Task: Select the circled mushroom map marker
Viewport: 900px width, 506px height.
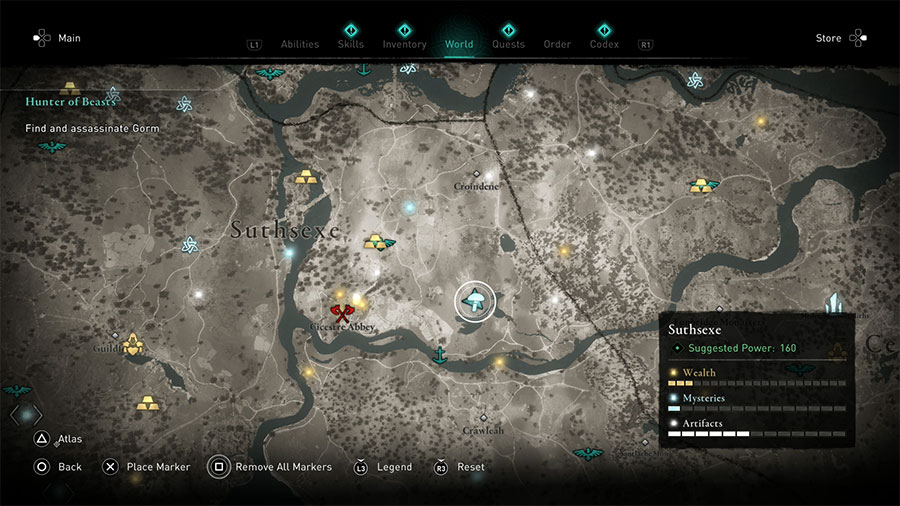Action: click(x=475, y=301)
